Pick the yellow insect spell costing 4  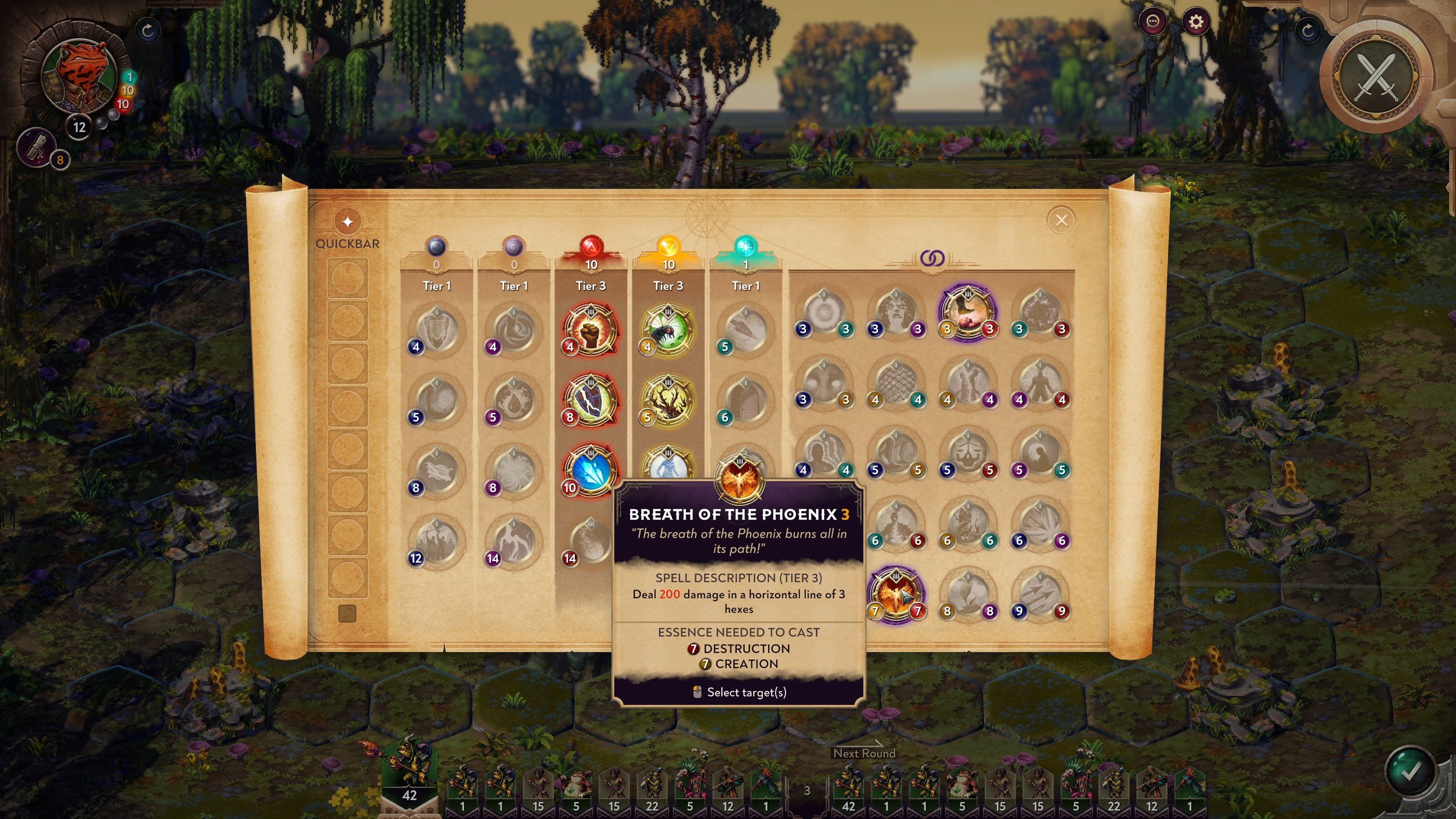[667, 329]
